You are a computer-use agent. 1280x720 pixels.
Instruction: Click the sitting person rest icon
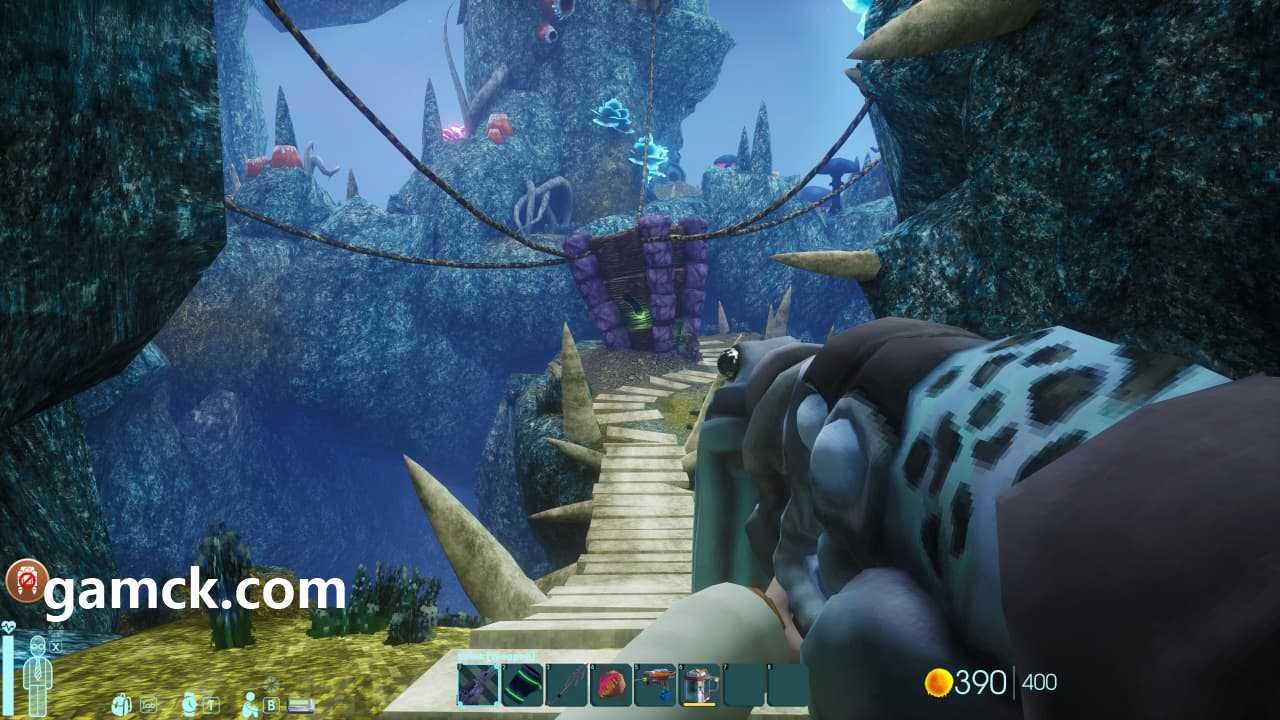tap(250, 704)
